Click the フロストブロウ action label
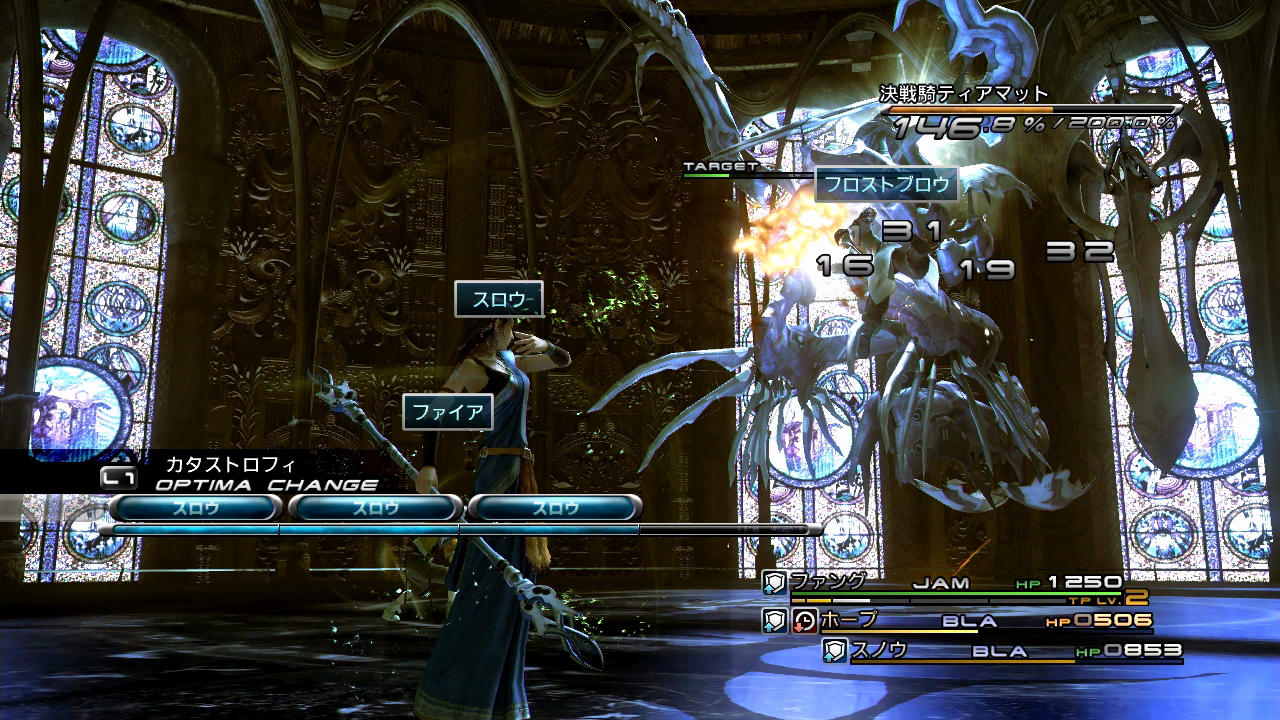 tap(886, 184)
